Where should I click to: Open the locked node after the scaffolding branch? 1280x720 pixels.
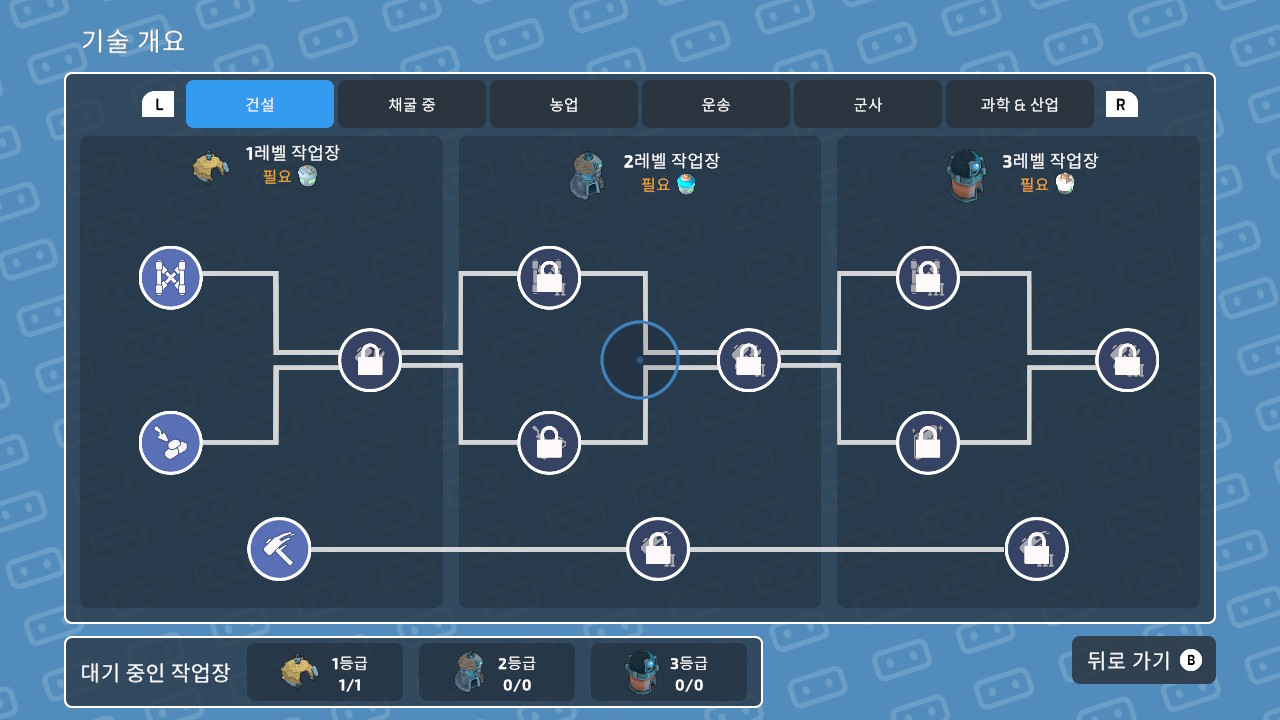369,360
